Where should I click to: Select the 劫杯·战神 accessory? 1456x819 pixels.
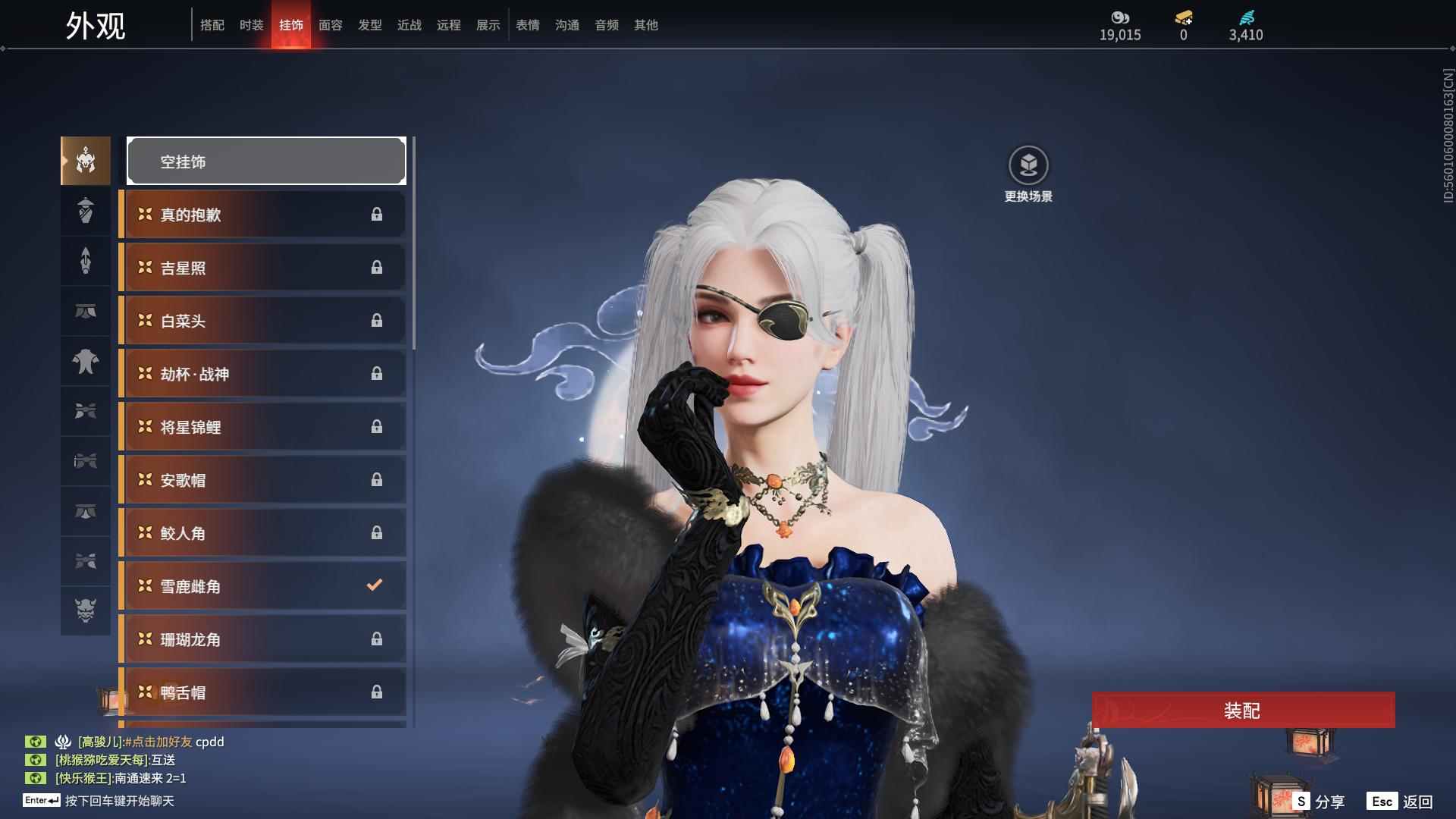262,374
